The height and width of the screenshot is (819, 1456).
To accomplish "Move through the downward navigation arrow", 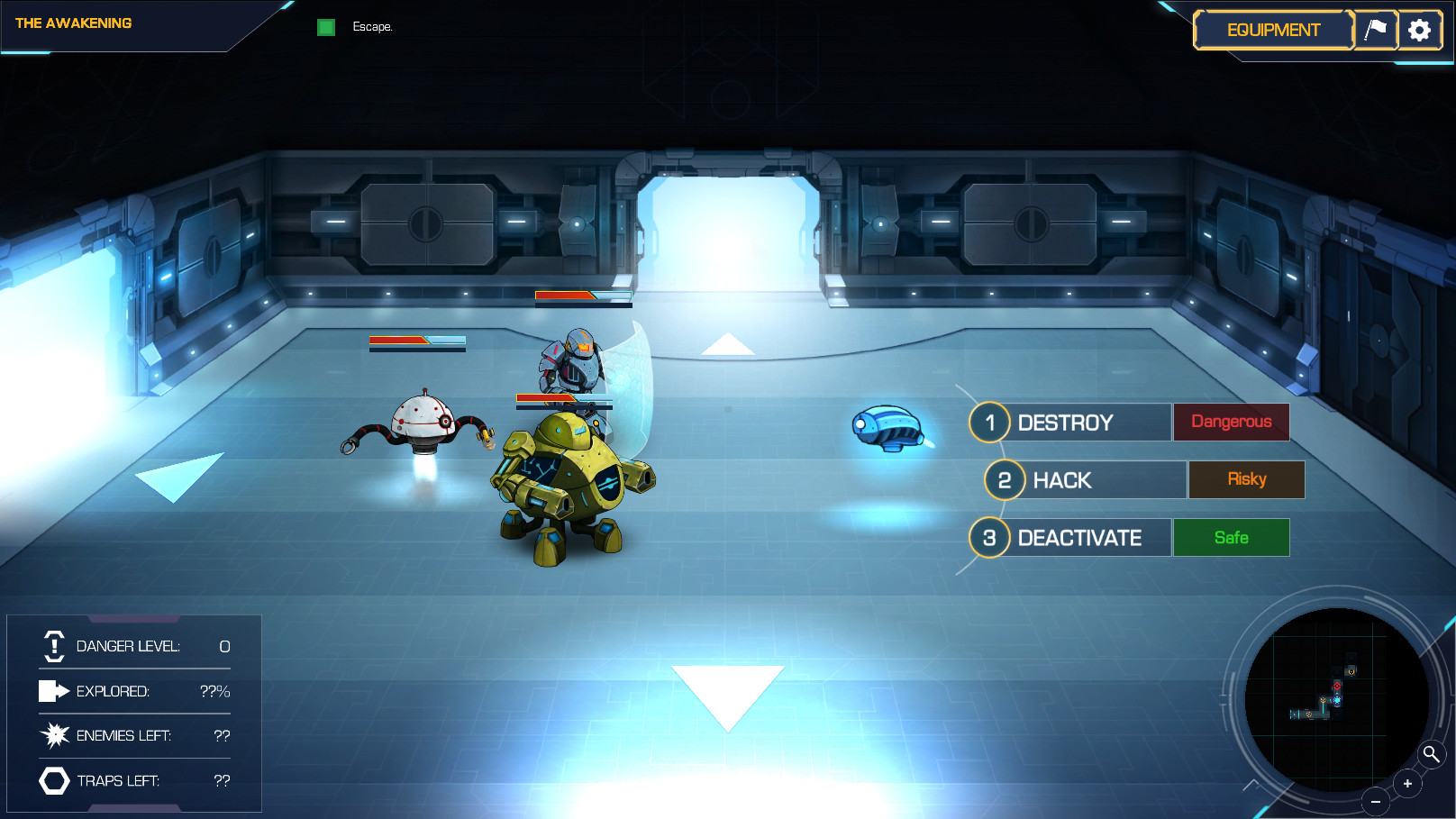I will (x=727, y=692).
